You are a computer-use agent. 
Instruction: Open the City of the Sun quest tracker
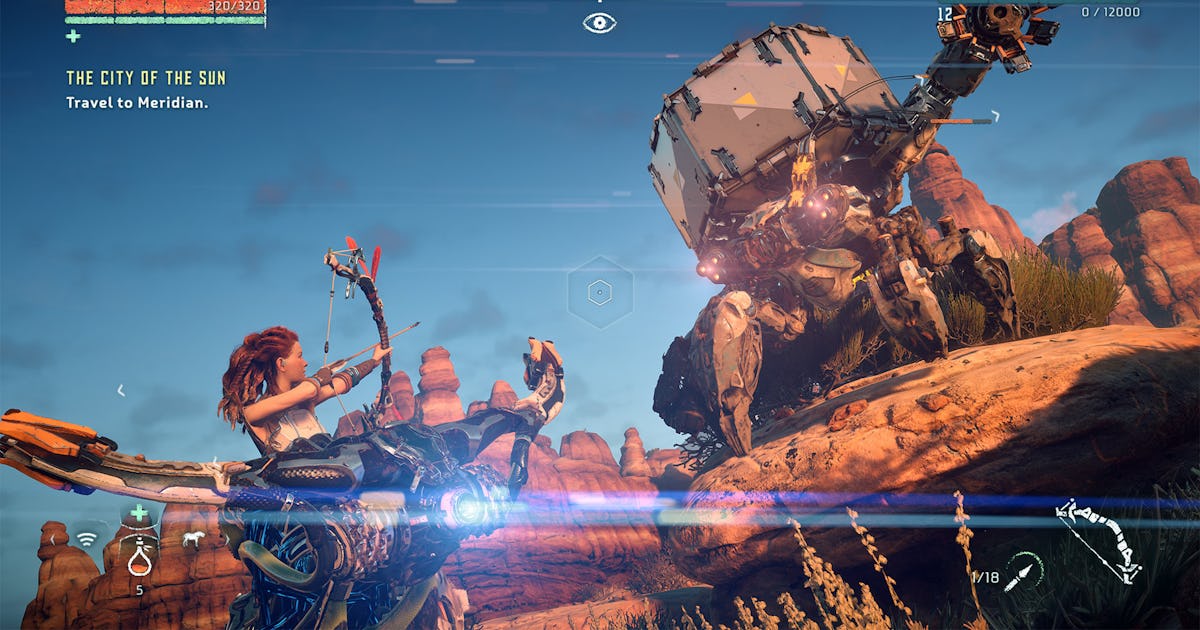146,78
